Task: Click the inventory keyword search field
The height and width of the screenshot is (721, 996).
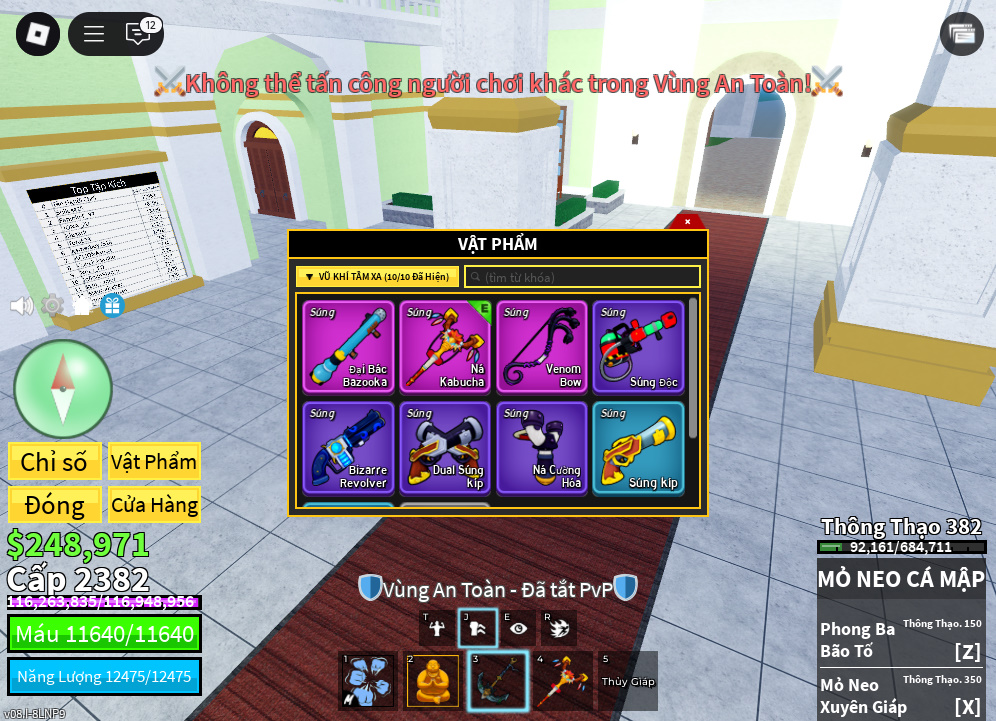Action: [583, 277]
